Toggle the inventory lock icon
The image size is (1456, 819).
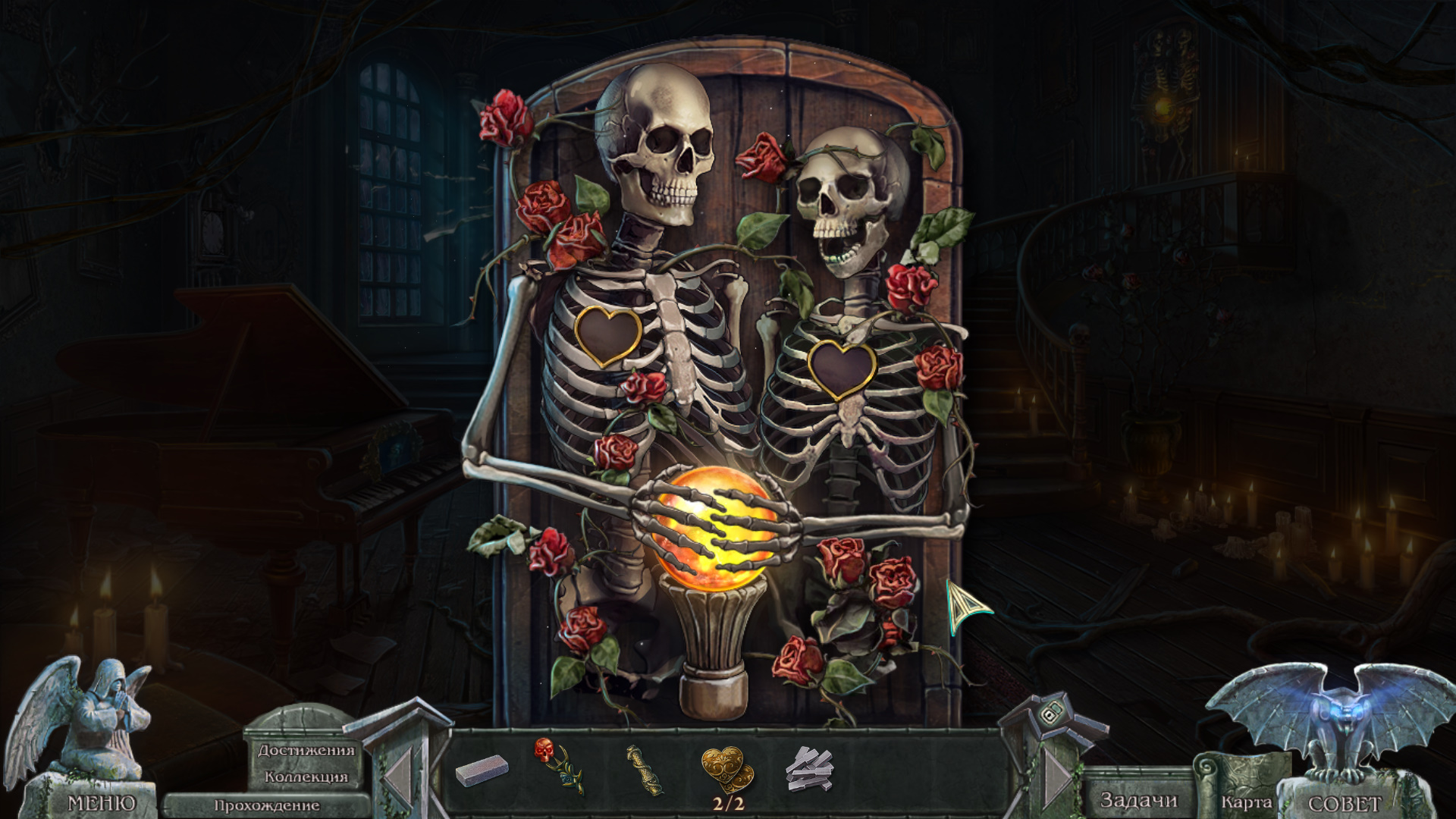(x=1051, y=714)
